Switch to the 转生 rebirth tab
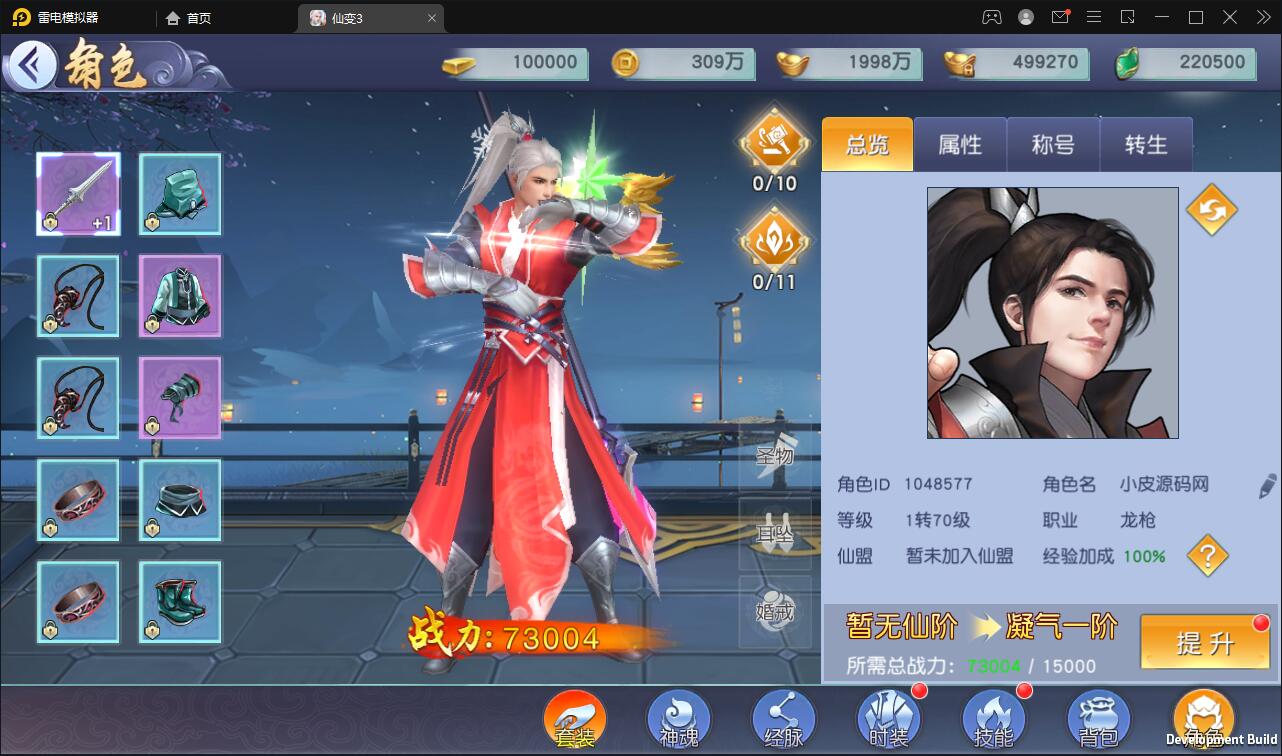The width and height of the screenshot is (1282, 756). click(x=1146, y=145)
